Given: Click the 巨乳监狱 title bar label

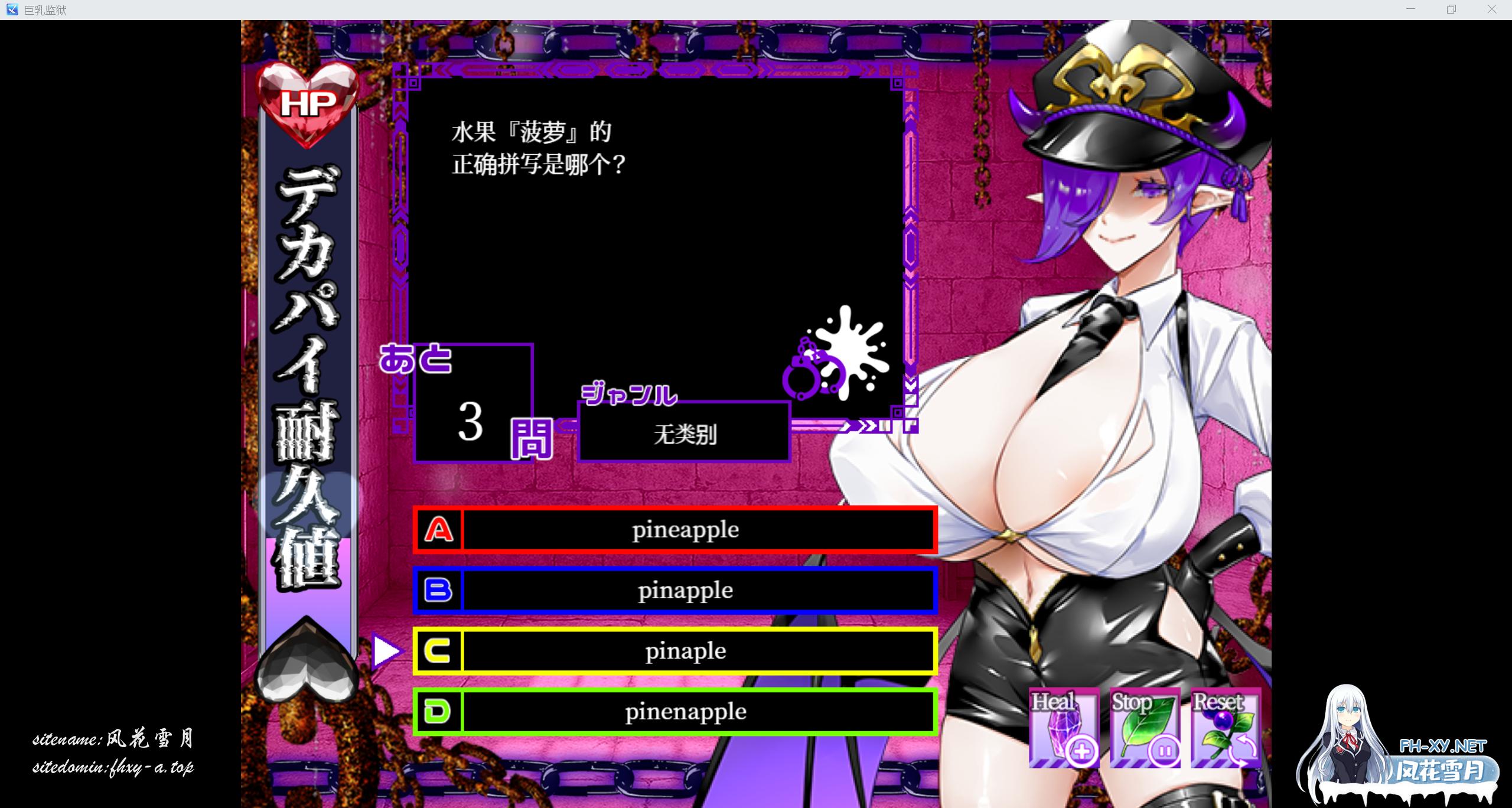Looking at the screenshot, I should tap(45, 9).
